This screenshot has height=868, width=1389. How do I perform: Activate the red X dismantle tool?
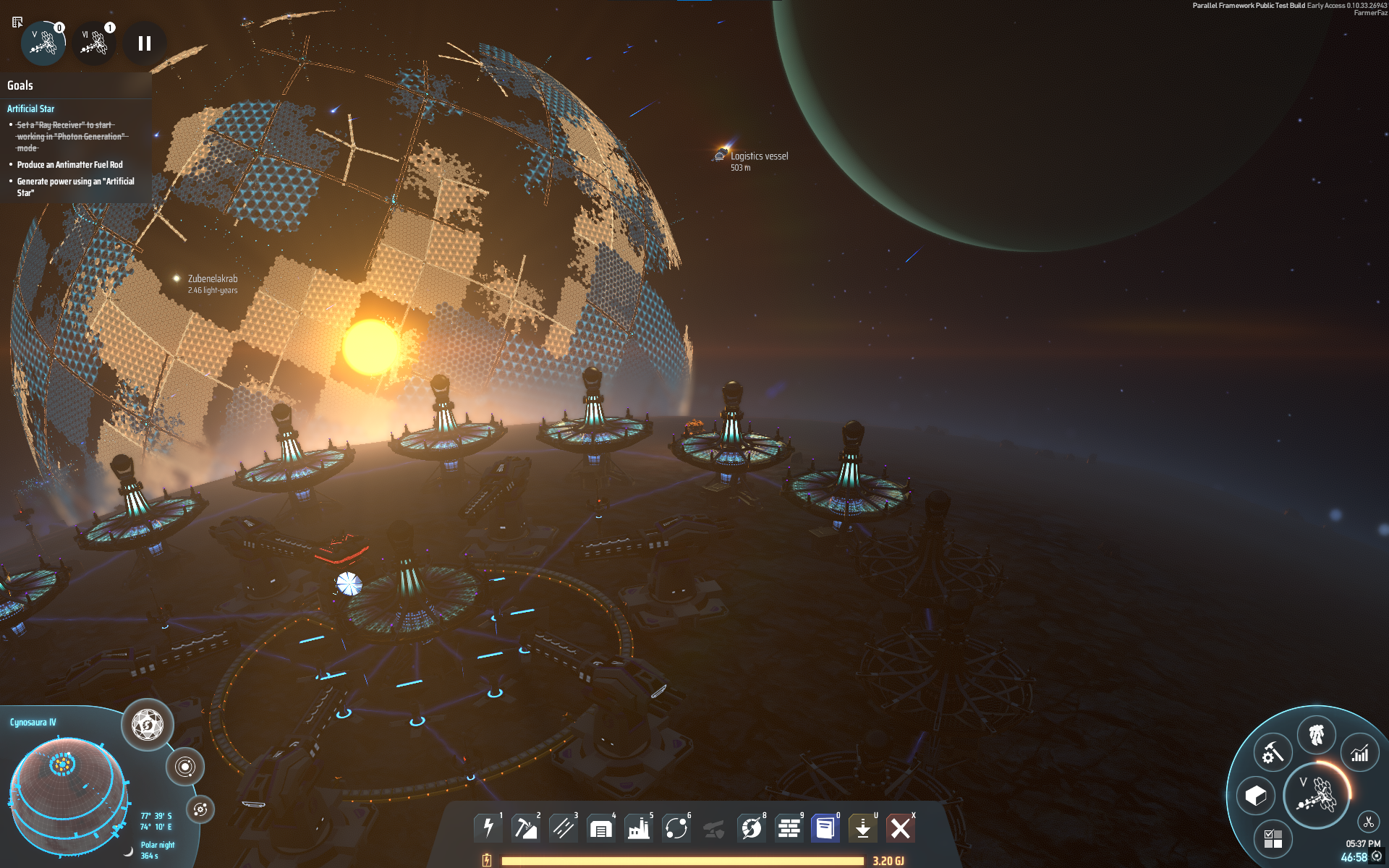coord(901,827)
